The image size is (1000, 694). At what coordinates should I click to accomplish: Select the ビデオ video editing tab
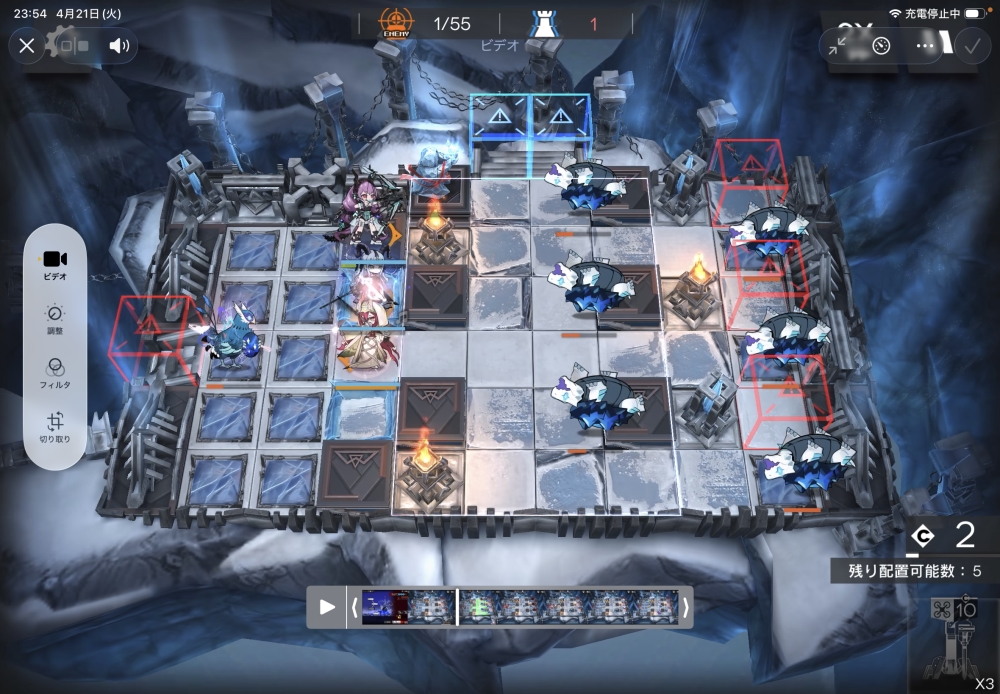(55, 263)
